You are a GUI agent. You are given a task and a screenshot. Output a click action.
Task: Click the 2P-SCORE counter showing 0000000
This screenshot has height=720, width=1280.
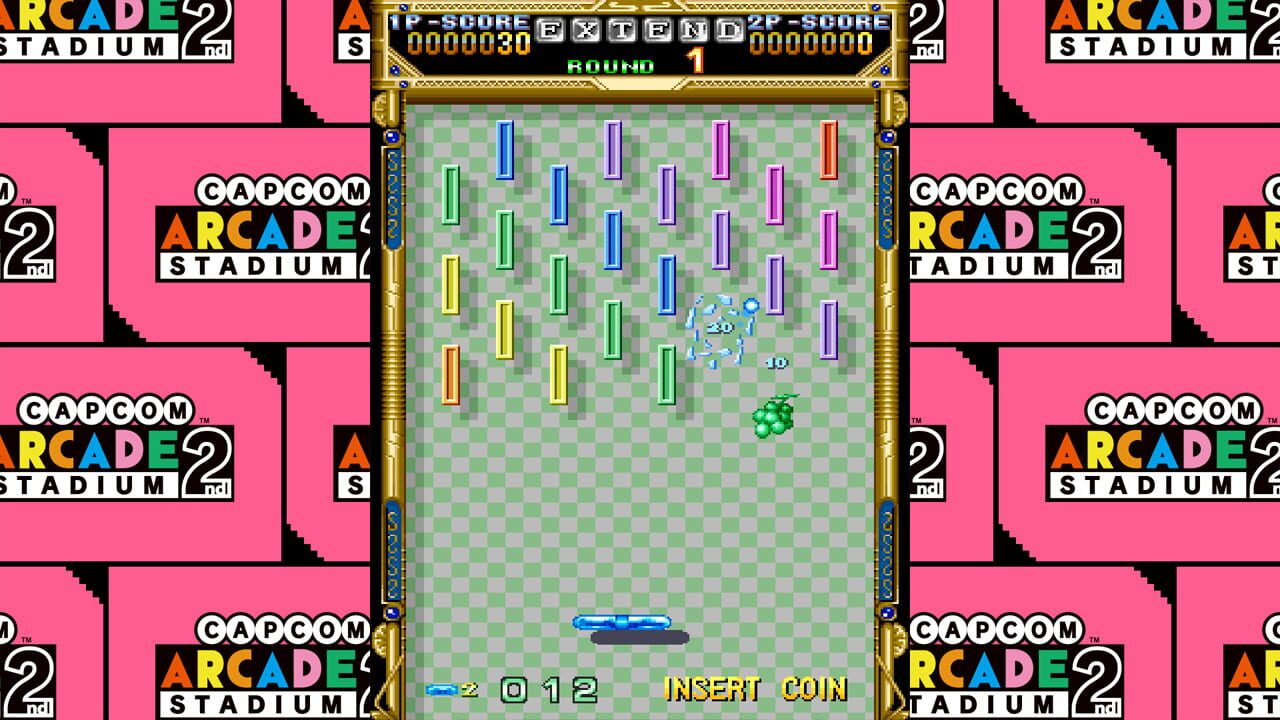811,41
